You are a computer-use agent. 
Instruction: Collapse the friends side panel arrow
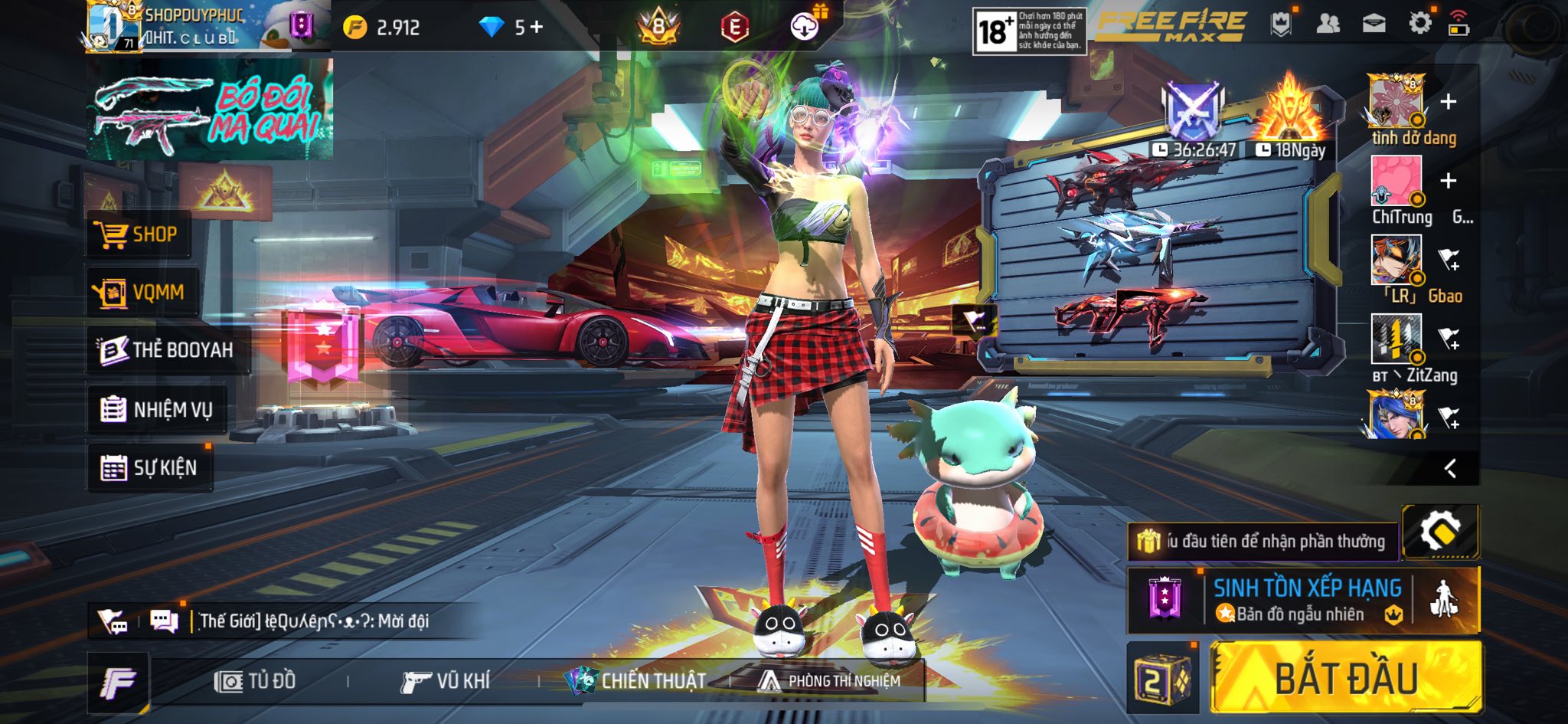point(1449,468)
